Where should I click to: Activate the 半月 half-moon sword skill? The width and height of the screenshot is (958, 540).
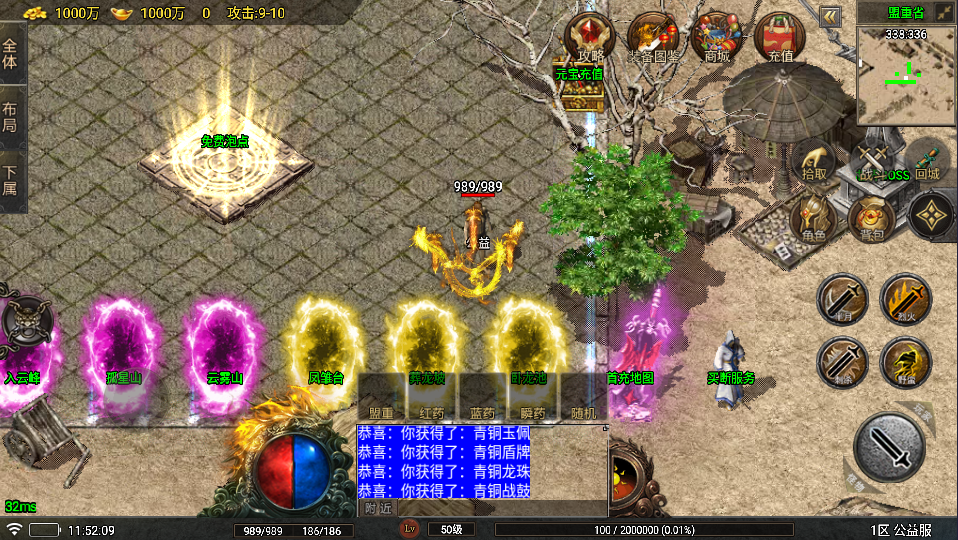[842, 299]
